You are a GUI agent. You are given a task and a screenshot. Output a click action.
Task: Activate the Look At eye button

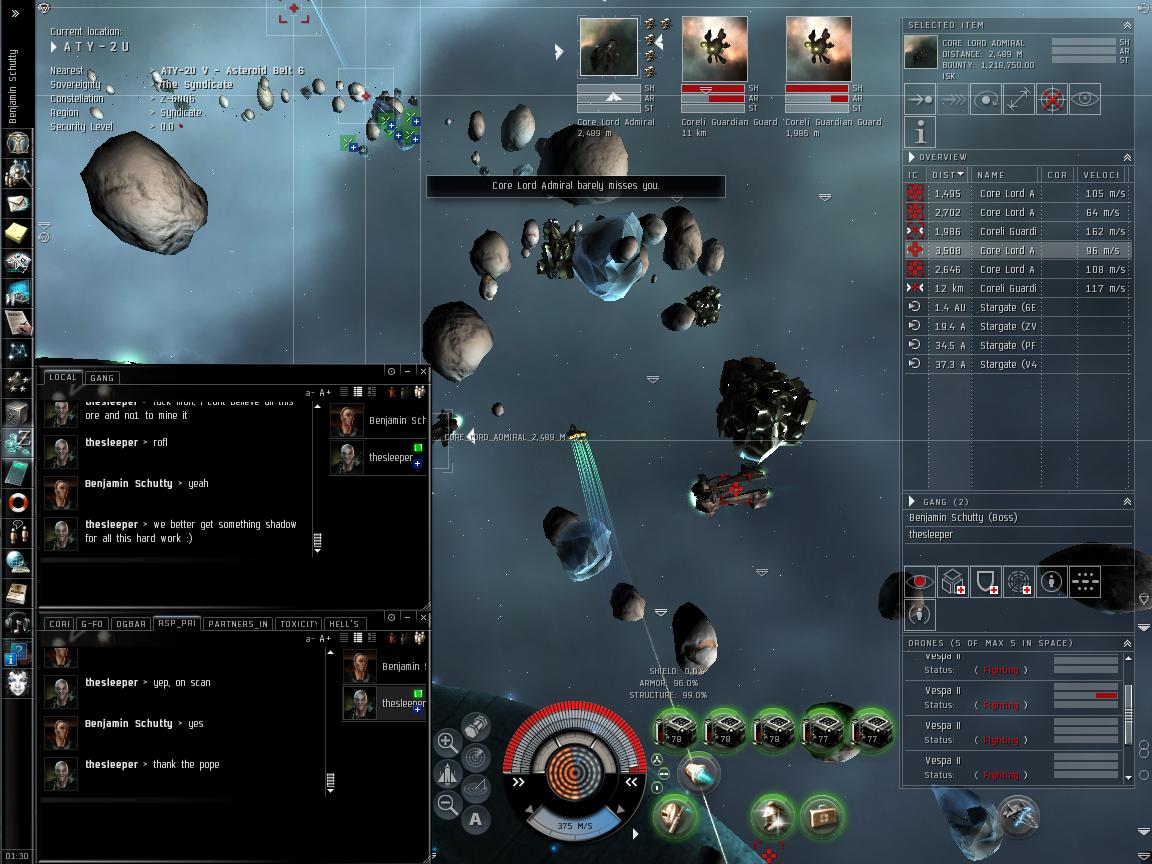(x=1084, y=99)
